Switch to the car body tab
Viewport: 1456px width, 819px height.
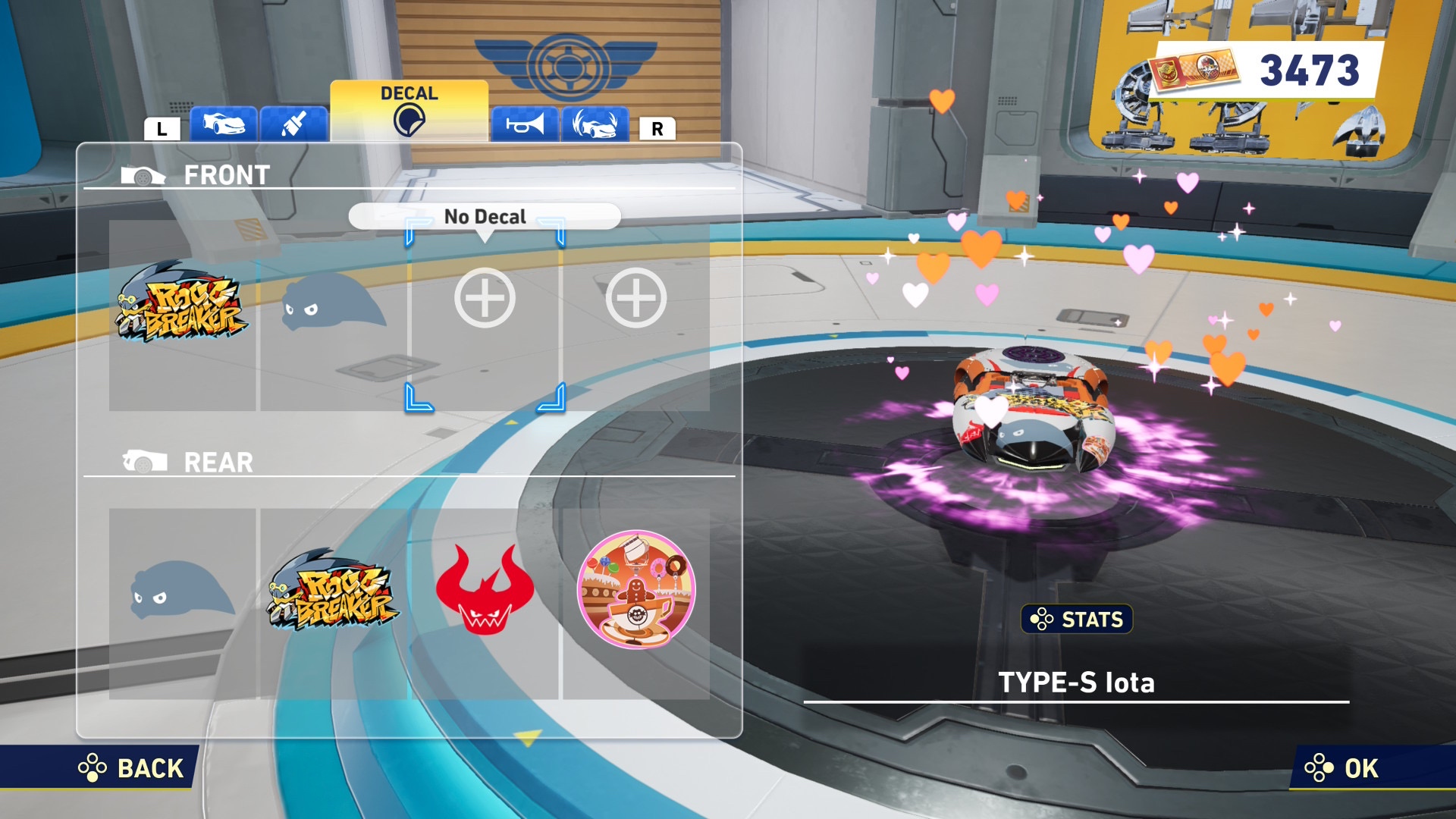pyautogui.click(x=223, y=124)
